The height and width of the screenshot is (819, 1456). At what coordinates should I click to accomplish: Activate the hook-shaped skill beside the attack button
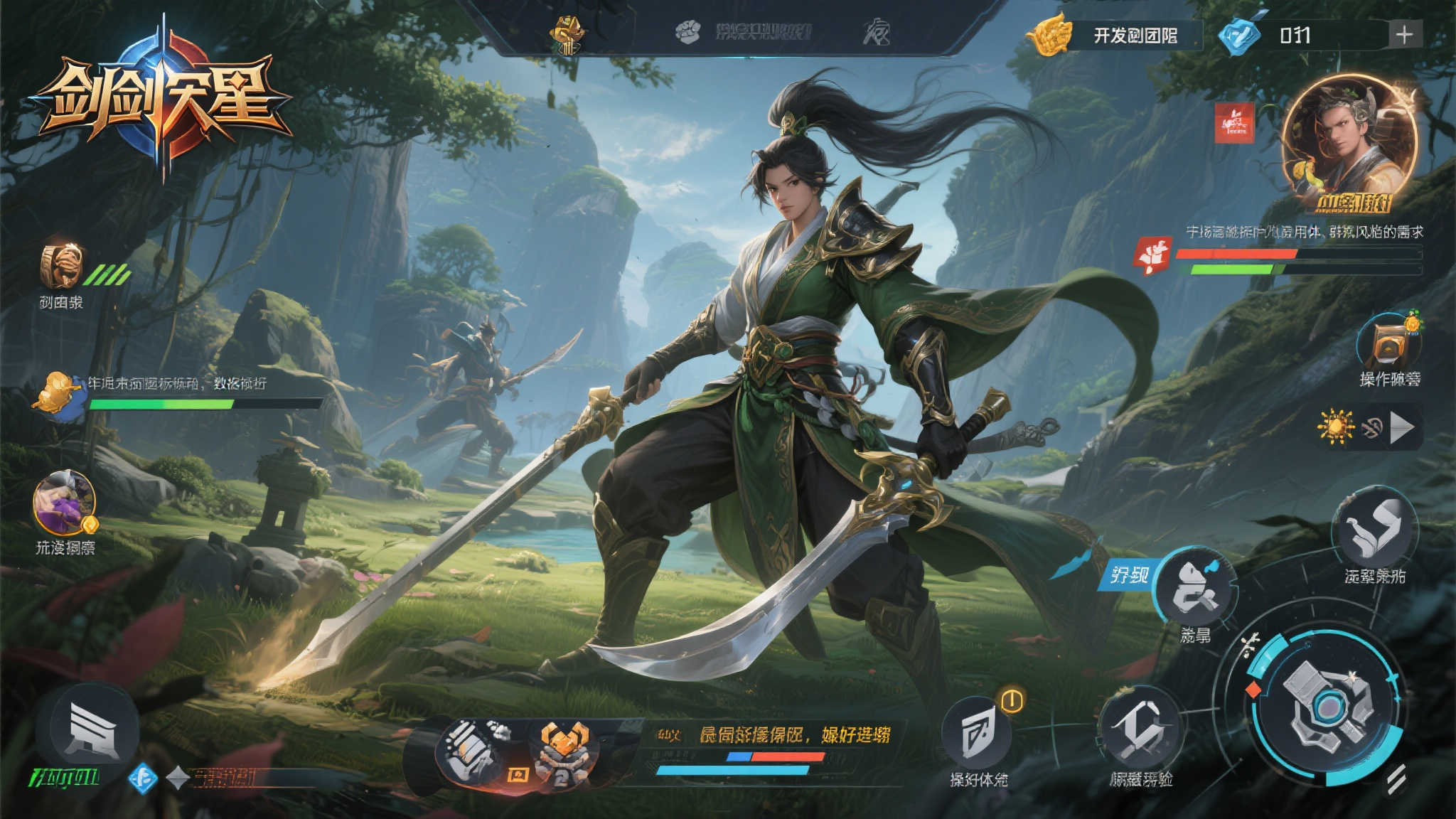[x=1139, y=729]
